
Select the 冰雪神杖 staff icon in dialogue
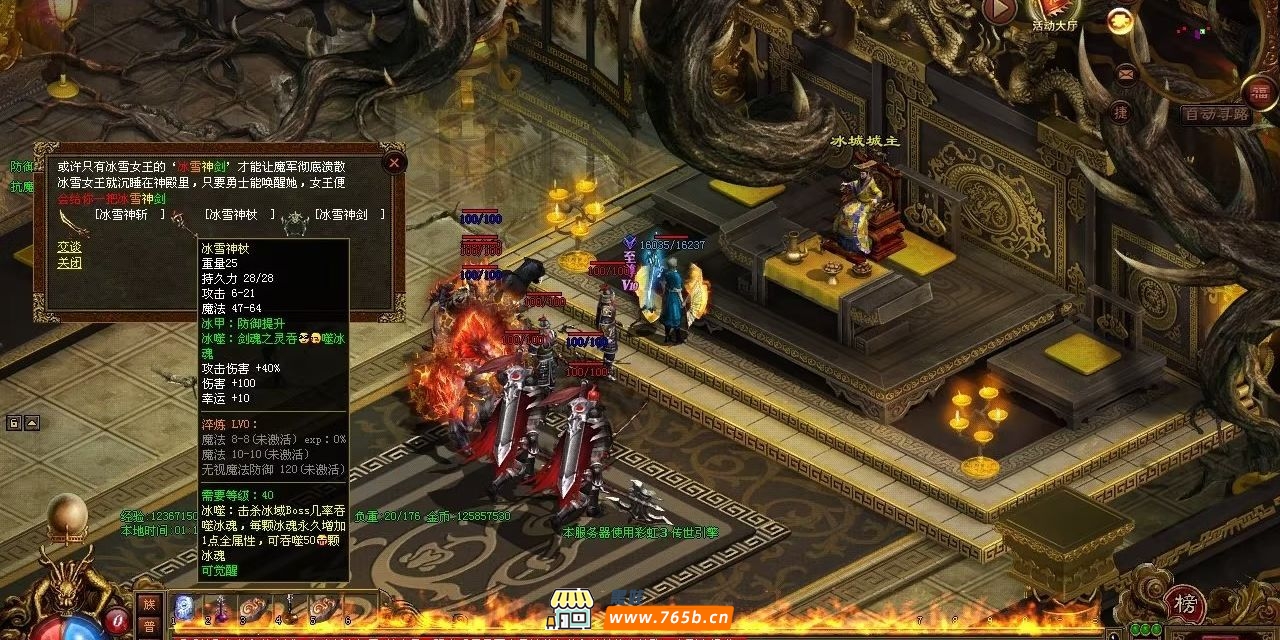(179, 219)
